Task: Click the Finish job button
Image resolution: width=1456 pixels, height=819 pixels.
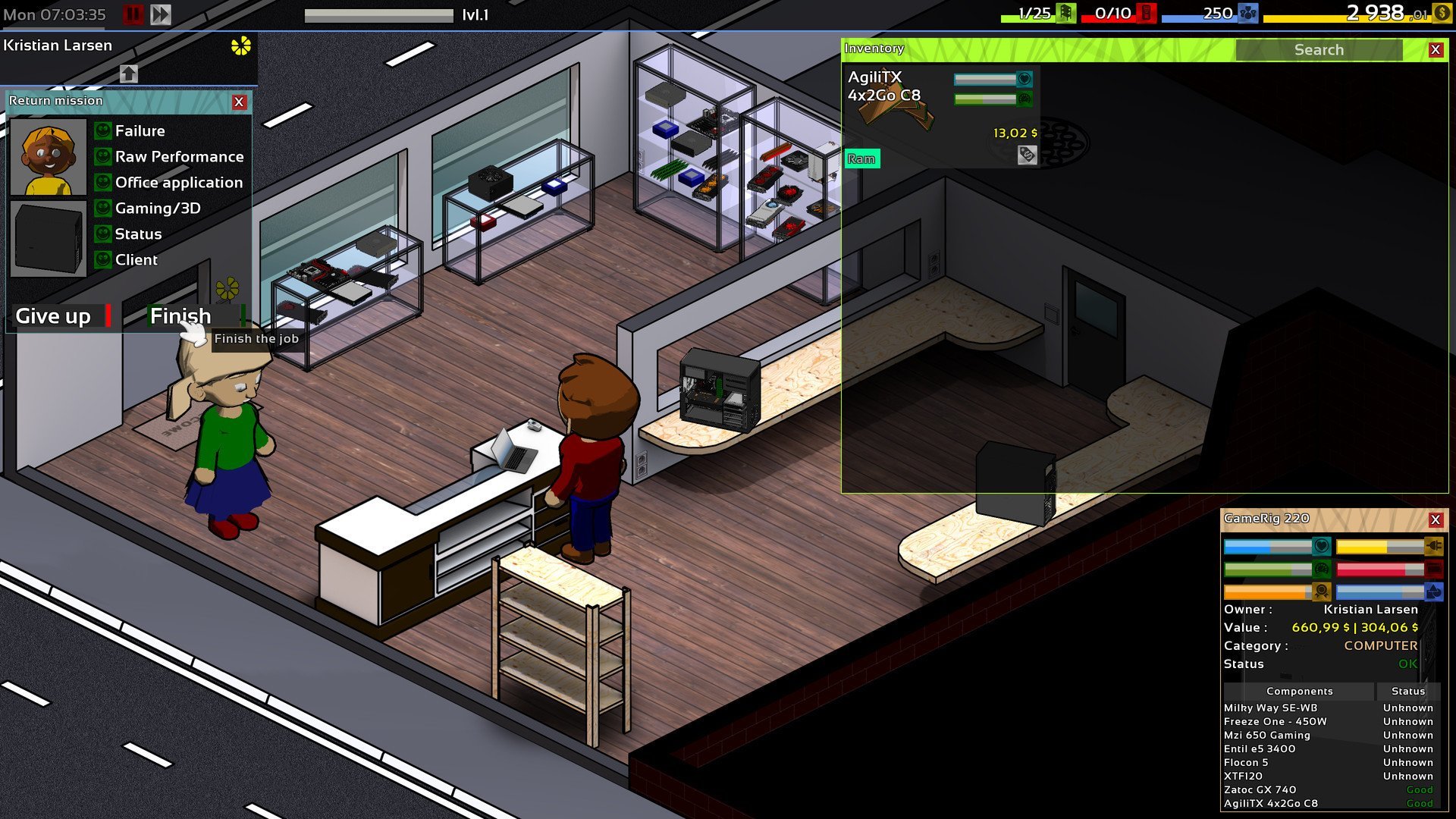Action: [x=182, y=315]
